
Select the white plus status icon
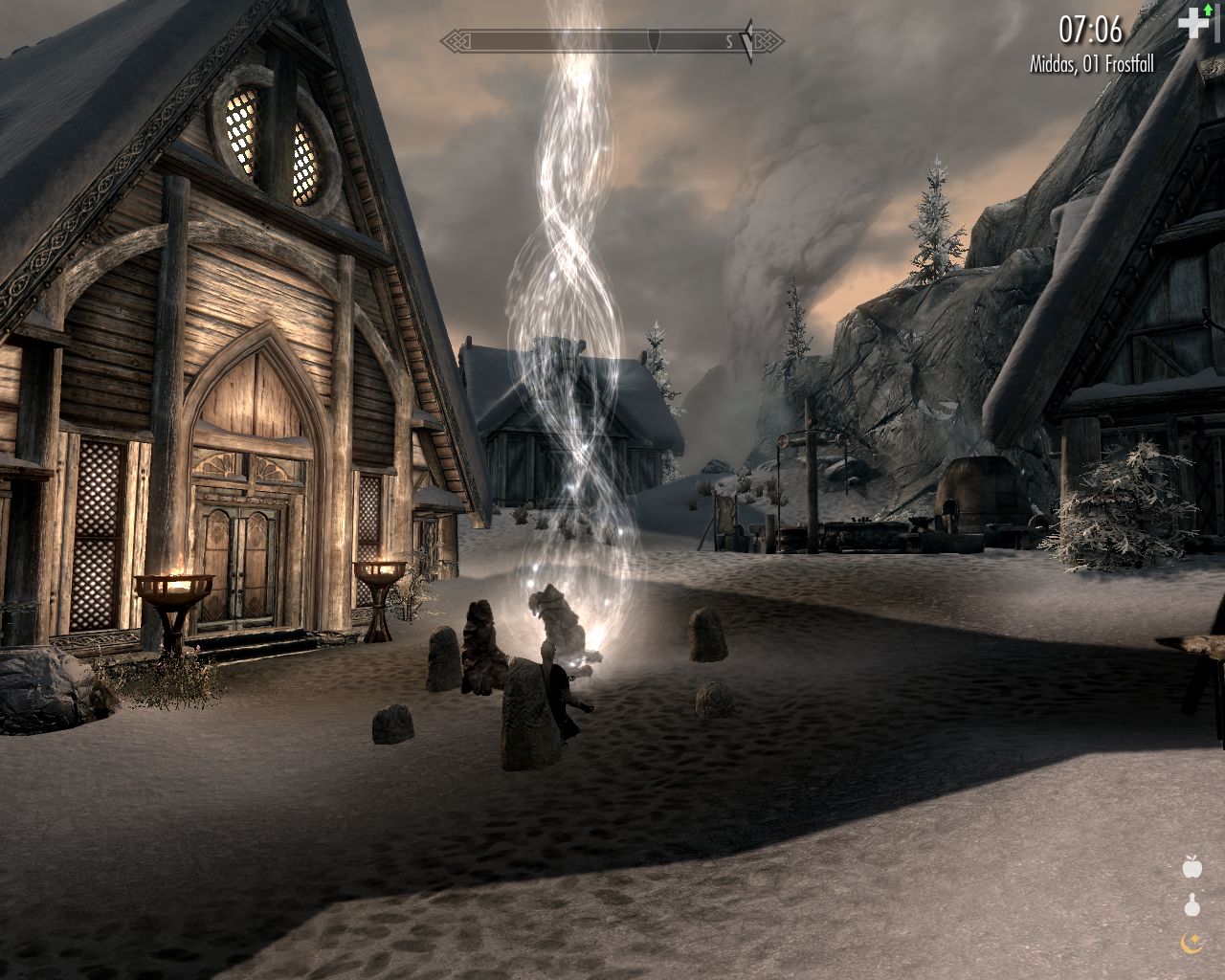tap(1193, 23)
